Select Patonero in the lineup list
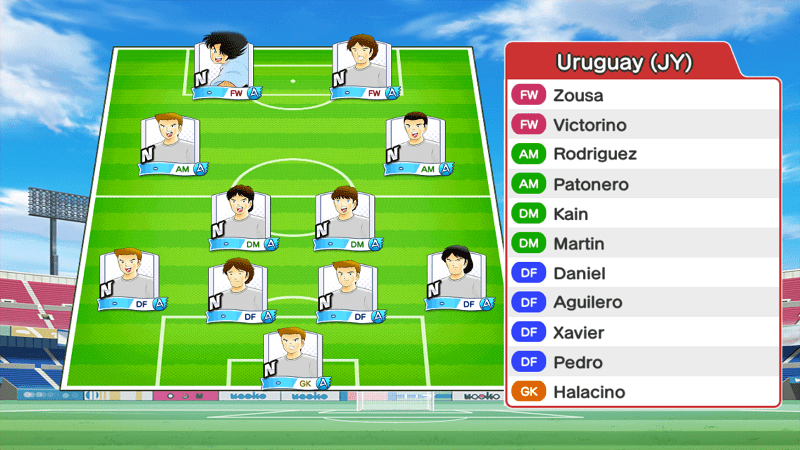The height and width of the screenshot is (450, 800). click(x=642, y=184)
